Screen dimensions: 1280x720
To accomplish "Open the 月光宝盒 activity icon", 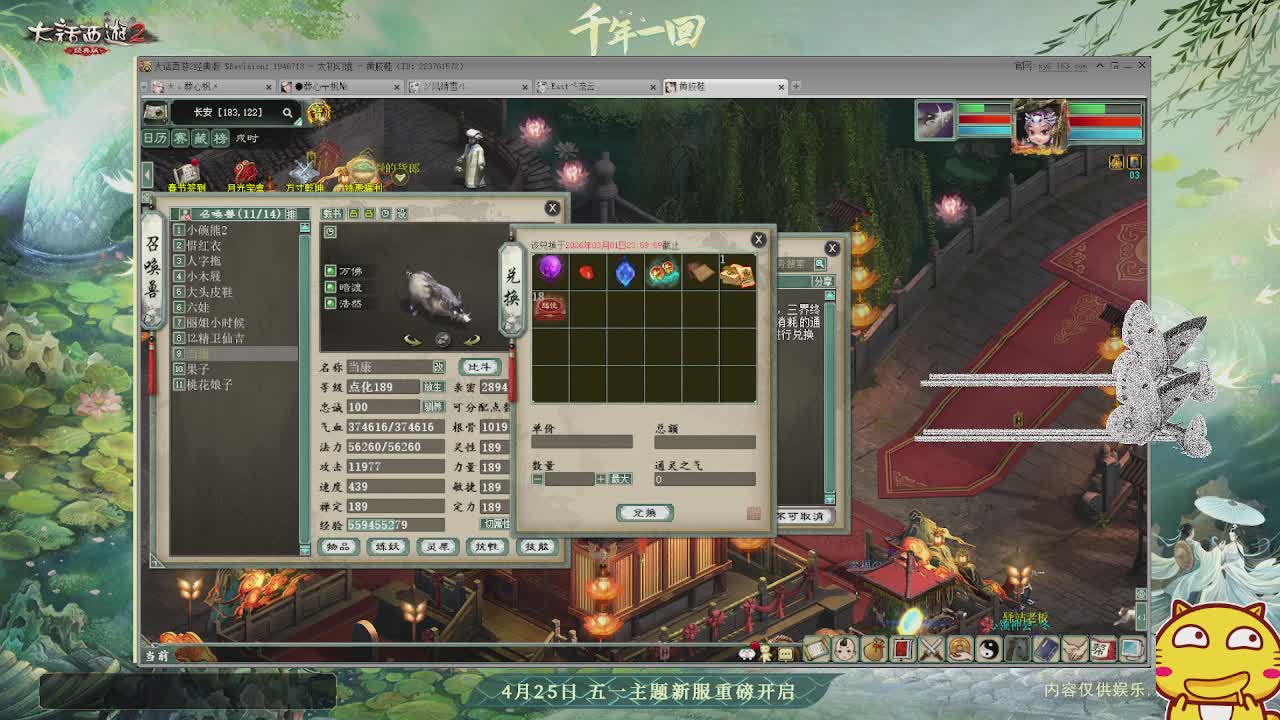I will [245, 168].
